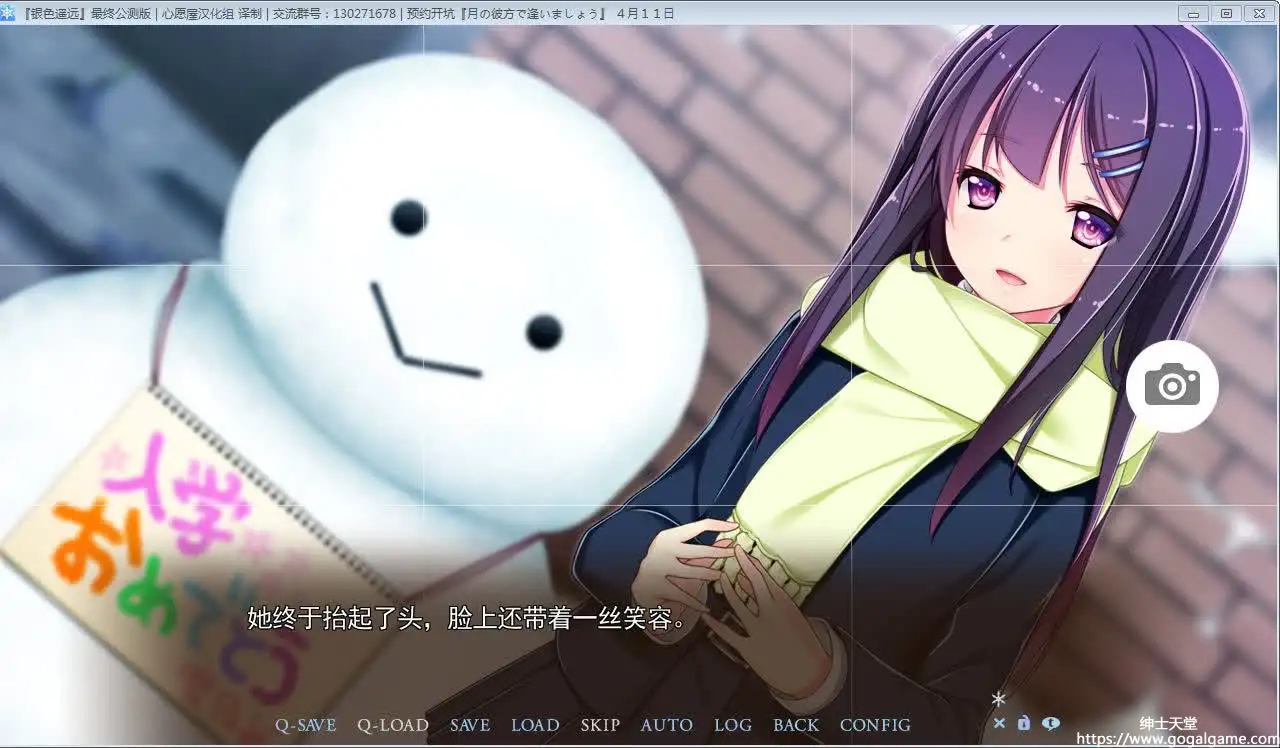Open the CONFIG settings menu
1280x748 pixels.
875,725
